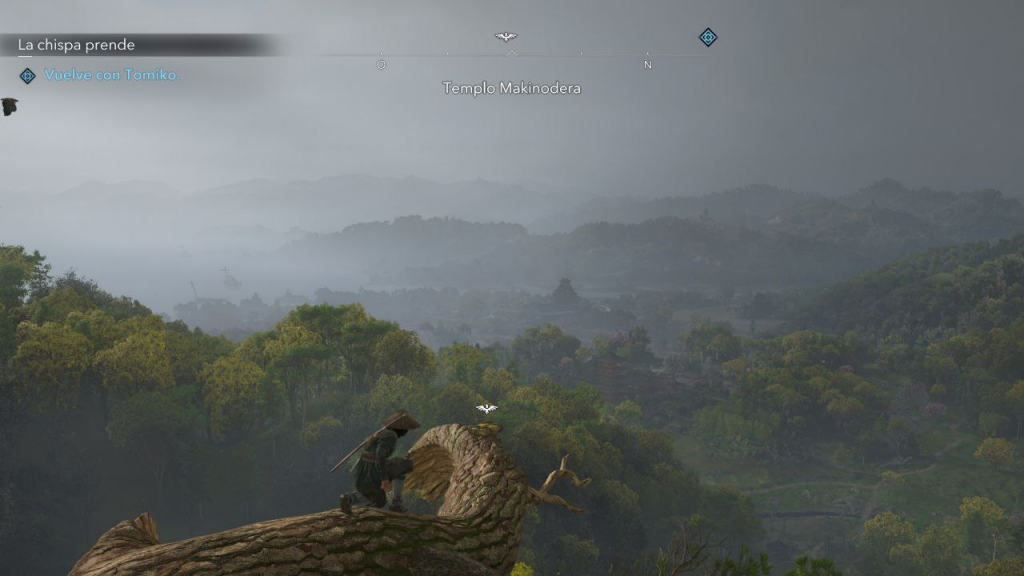The width and height of the screenshot is (1024, 576).
Task: Click the N north marker on the compass
Action: pyautogui.click(x=648, y=65)
